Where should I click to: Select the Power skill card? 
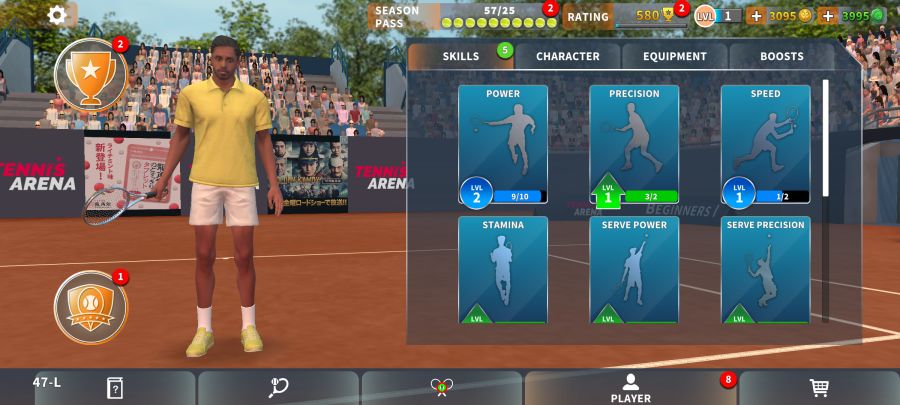(503, 144)
